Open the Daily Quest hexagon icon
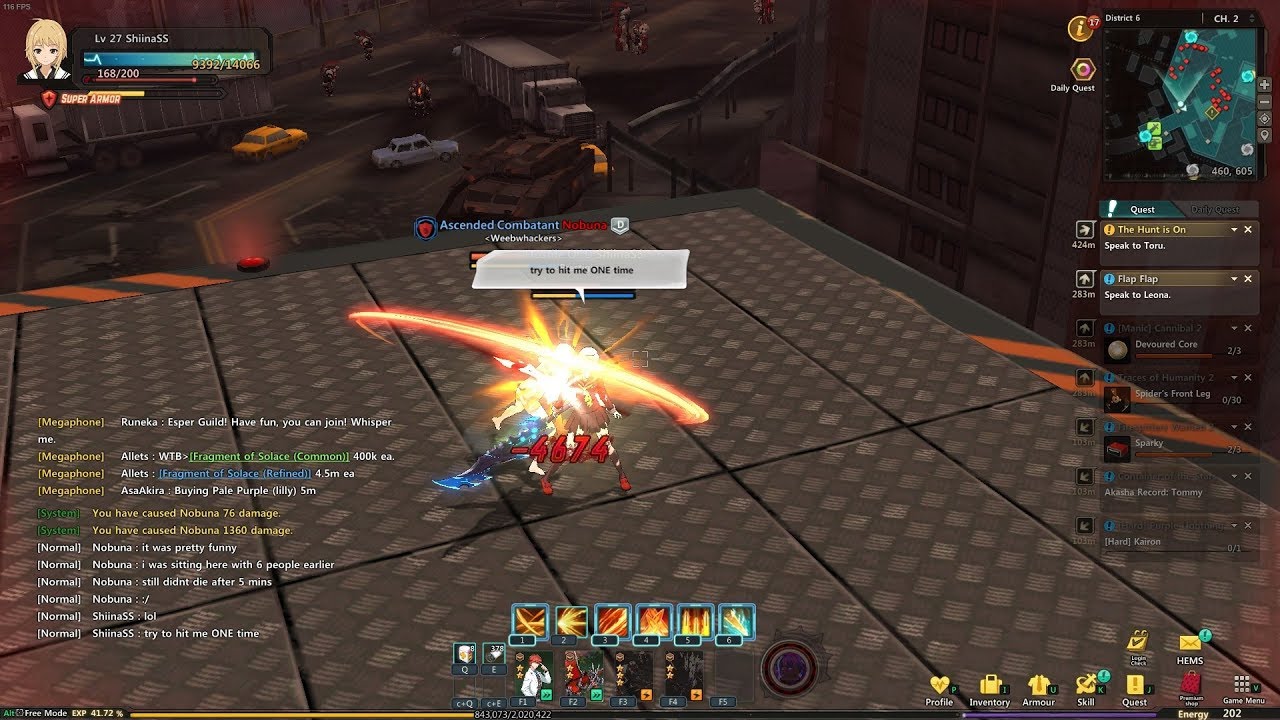This screenshot has height=720, width=1280. pyautogui.click(x=1083, y=70)
